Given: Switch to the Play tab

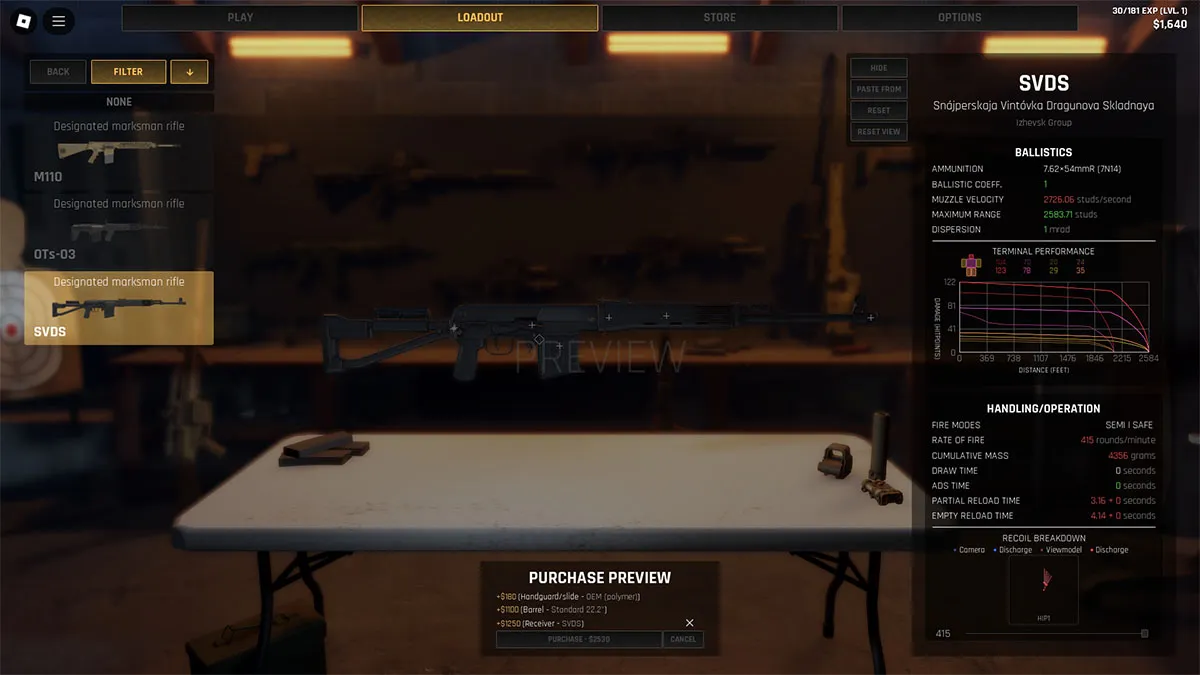Looking at the screenshot, I should click(240, 18).
